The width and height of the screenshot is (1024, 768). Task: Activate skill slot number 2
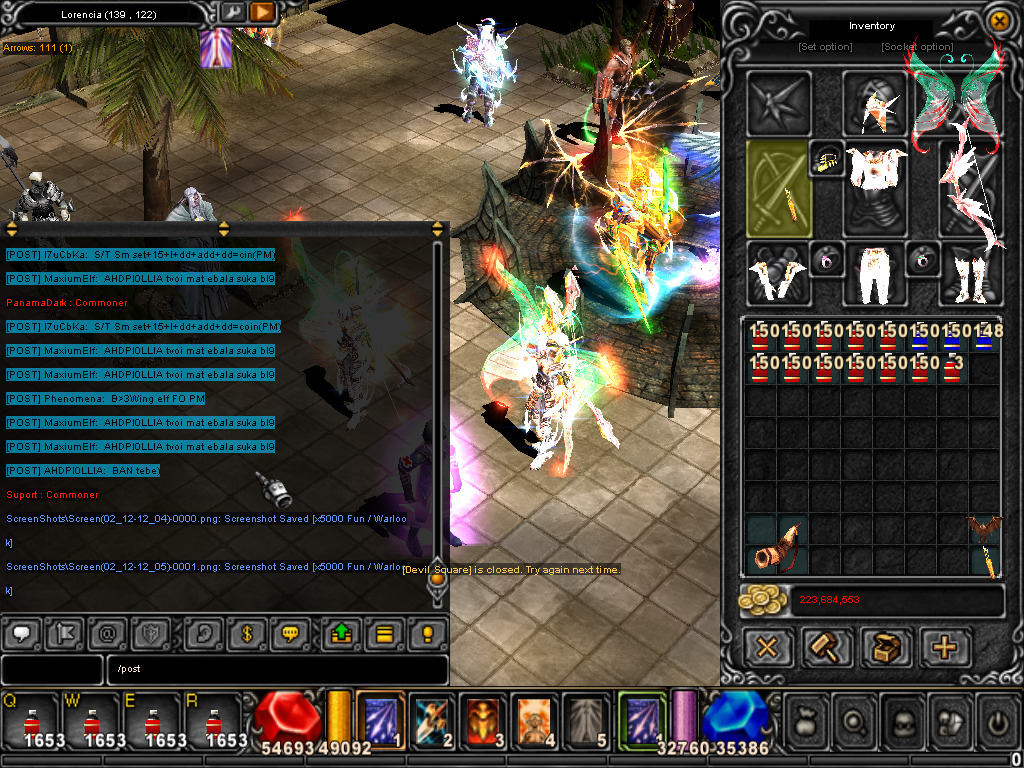[x=434, y=720]
